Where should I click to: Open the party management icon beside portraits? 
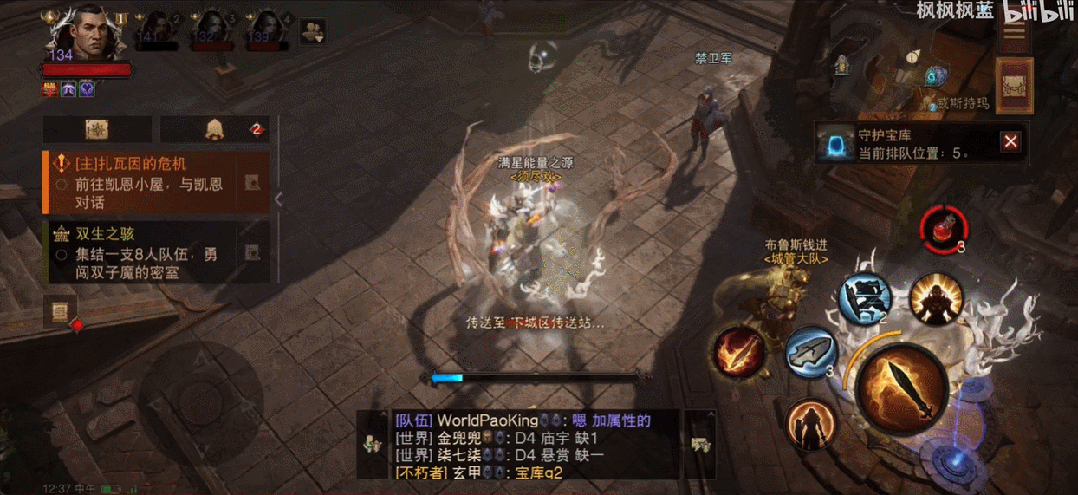(312, 31)
